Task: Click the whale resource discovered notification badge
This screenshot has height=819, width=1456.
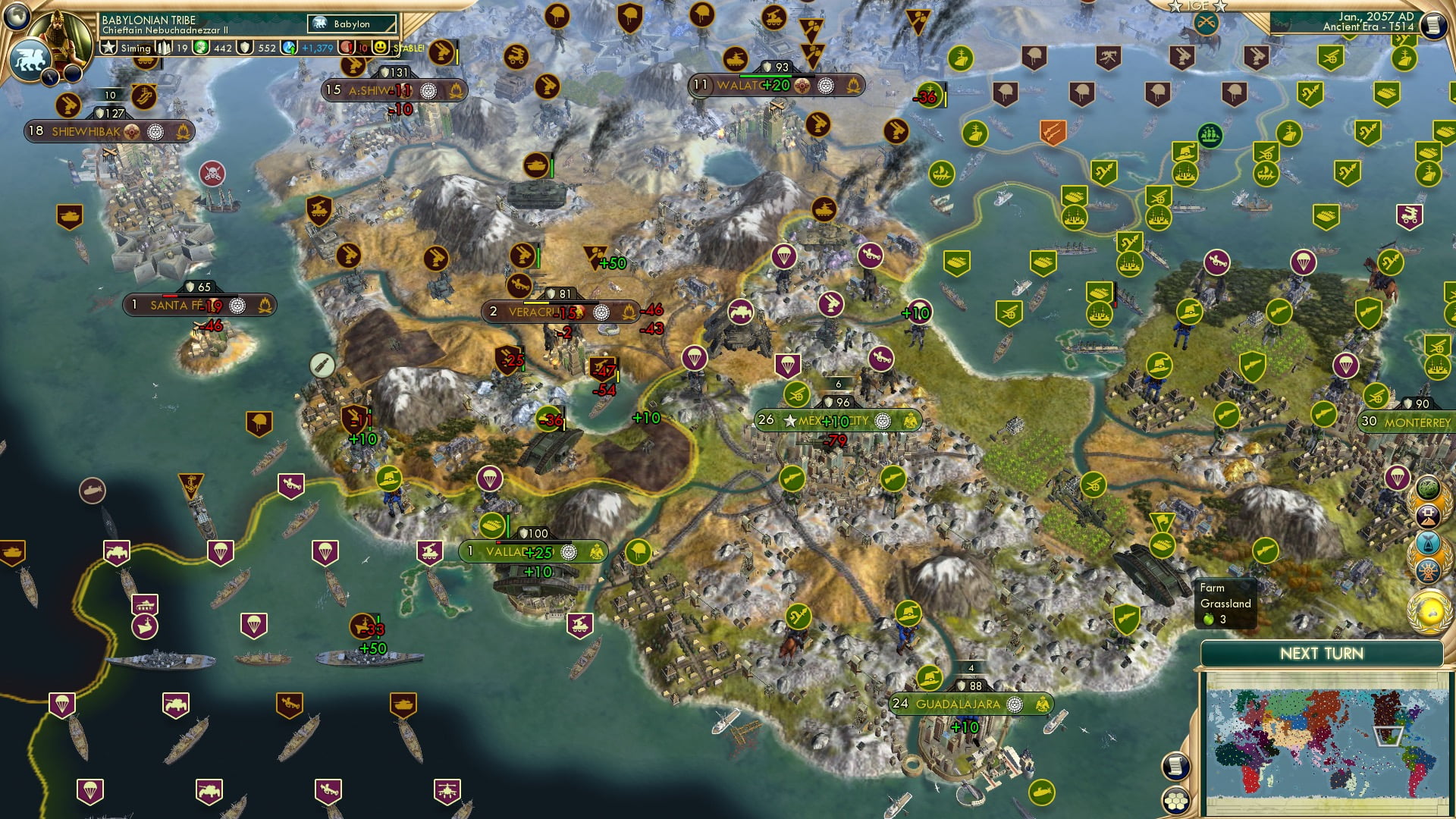Action: (1428, 541)
